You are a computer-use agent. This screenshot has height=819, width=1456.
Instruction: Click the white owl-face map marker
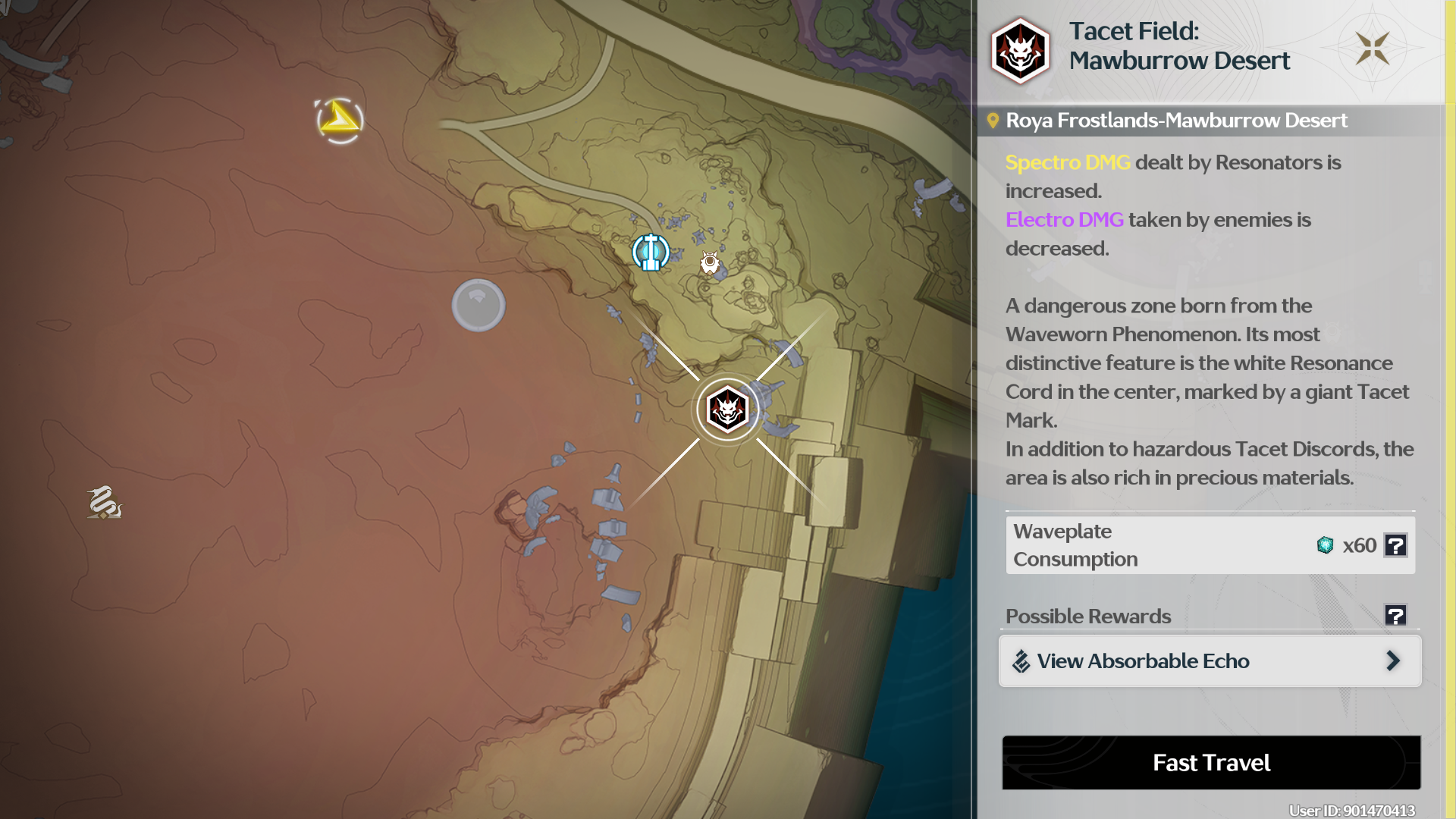710,262
